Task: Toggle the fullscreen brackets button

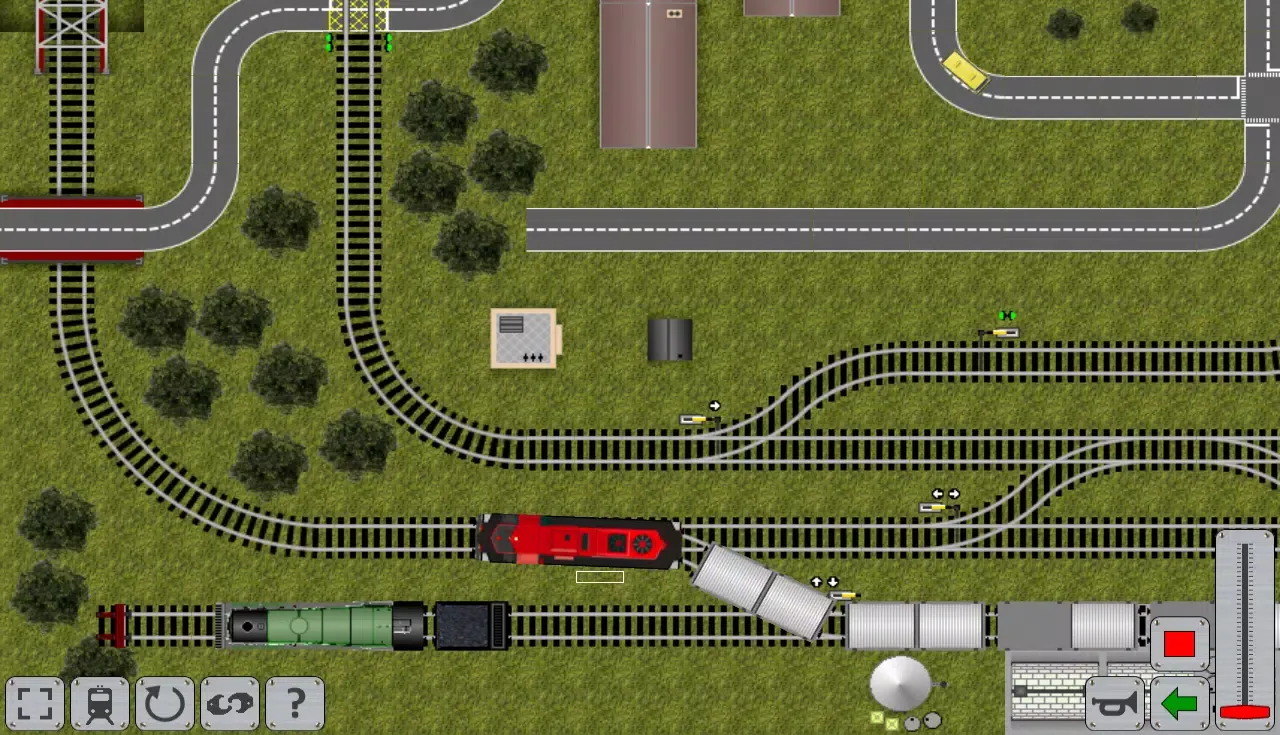Action: tap(35, 704)
